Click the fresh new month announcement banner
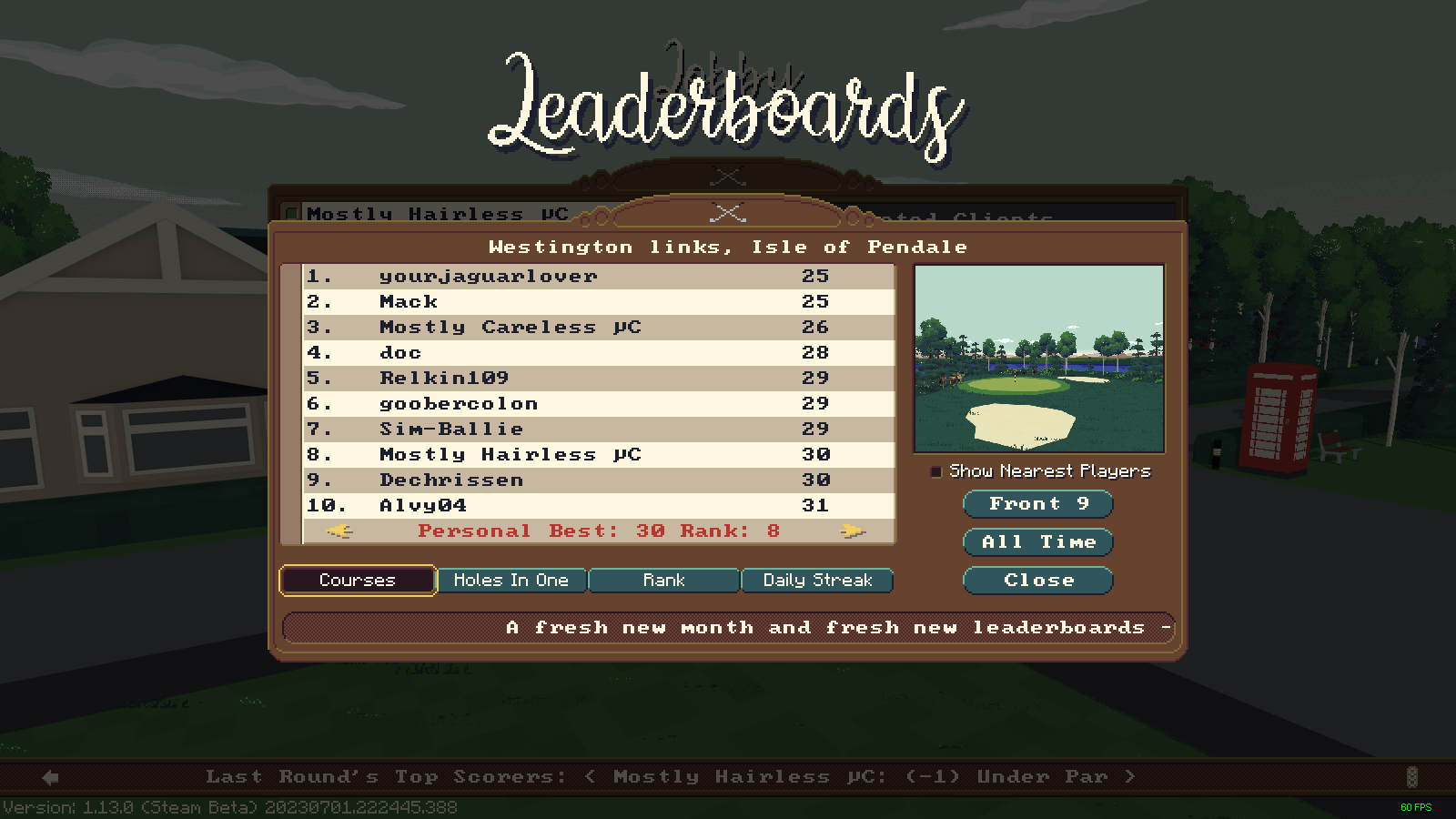 [x=728, y=627]
